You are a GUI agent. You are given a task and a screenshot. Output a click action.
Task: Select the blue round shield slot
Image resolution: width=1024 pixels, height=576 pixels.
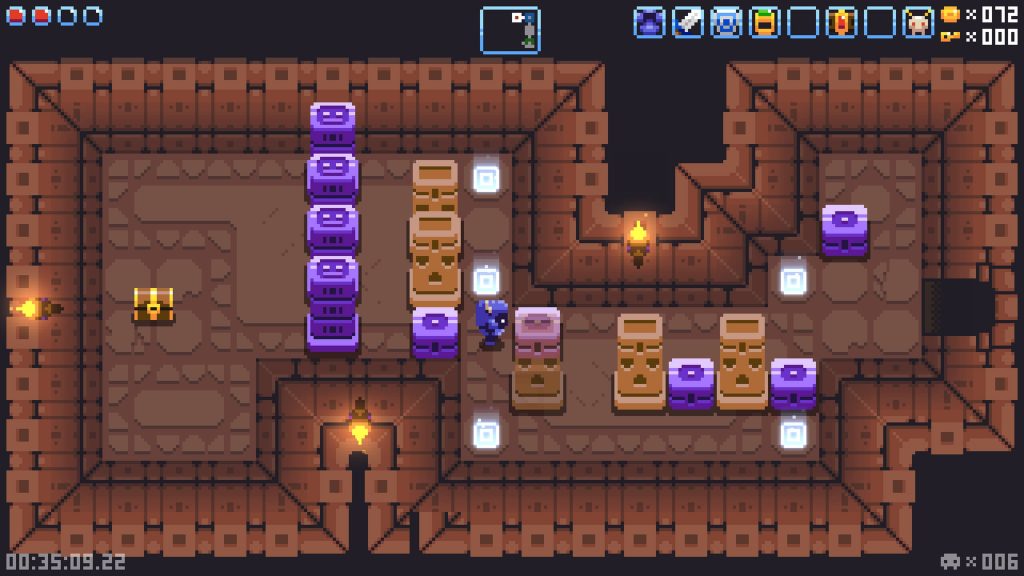tap(726, 22)
